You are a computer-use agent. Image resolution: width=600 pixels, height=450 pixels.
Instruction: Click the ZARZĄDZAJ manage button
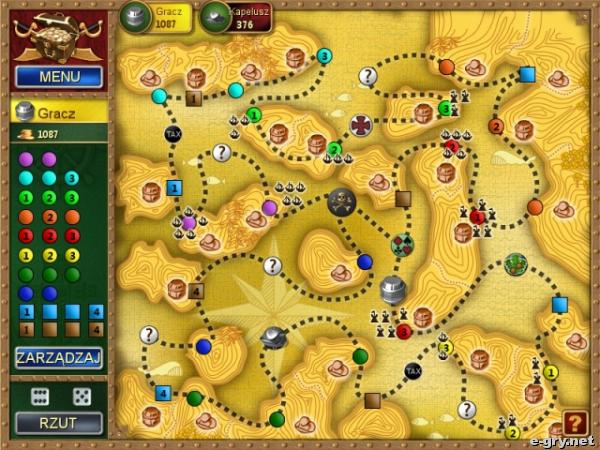(59, 358)
